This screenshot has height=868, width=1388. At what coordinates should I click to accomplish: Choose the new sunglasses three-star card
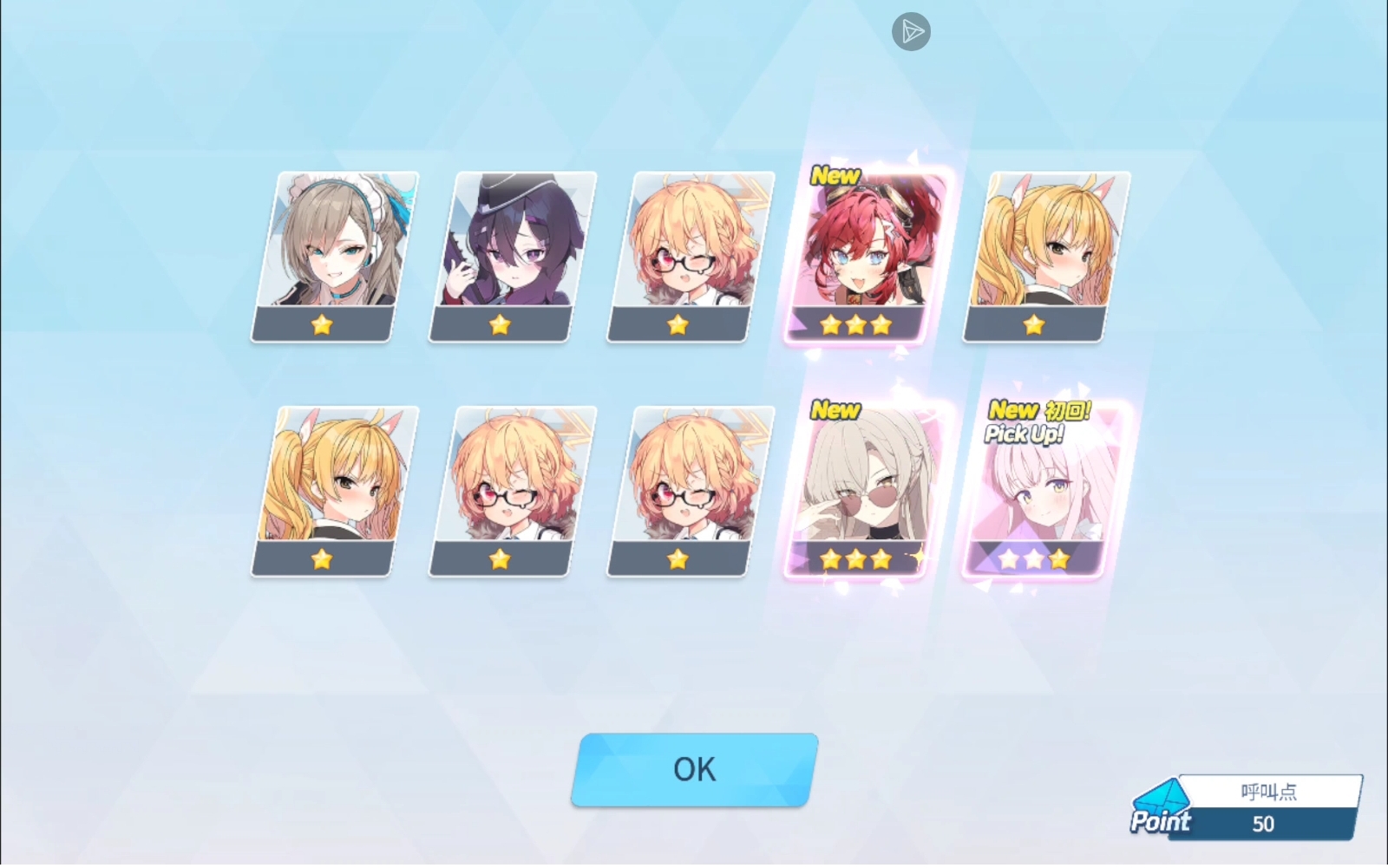tap(867, 491)
